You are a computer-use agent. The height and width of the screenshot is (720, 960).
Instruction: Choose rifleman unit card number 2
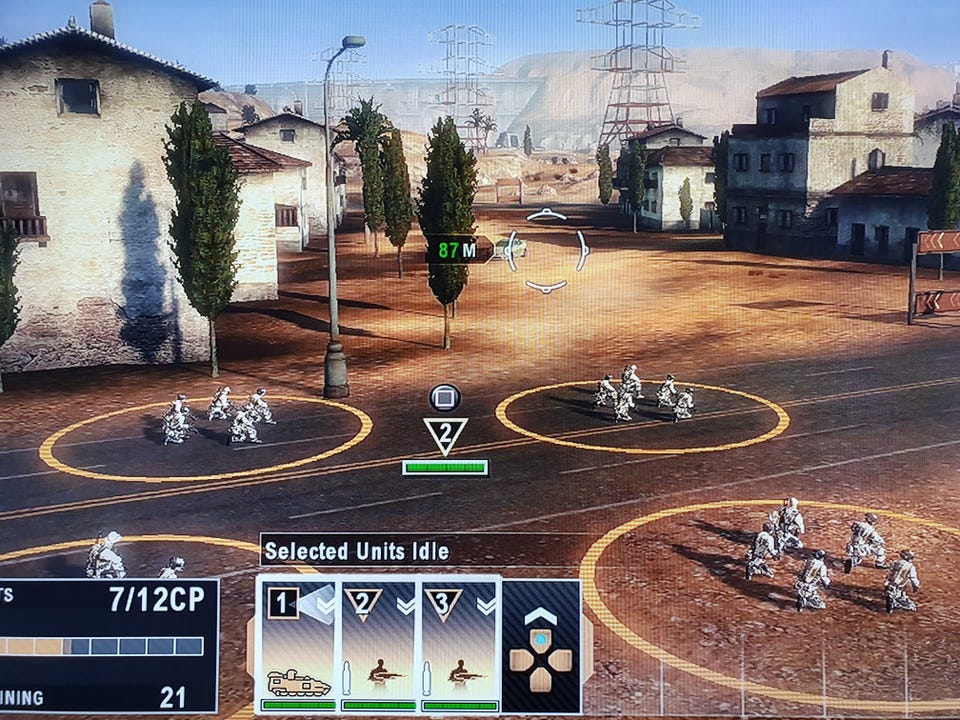(378, 643)
